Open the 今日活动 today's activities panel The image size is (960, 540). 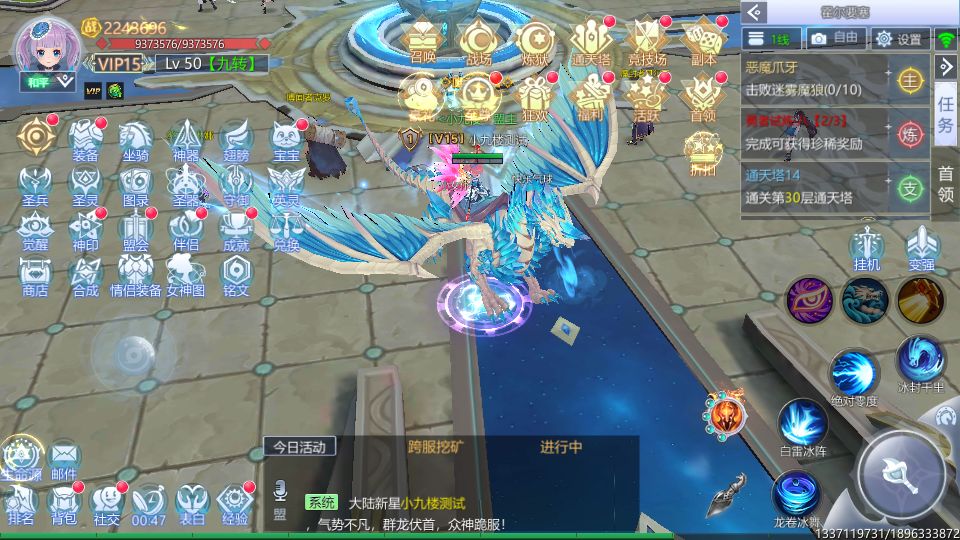[300, 447]
